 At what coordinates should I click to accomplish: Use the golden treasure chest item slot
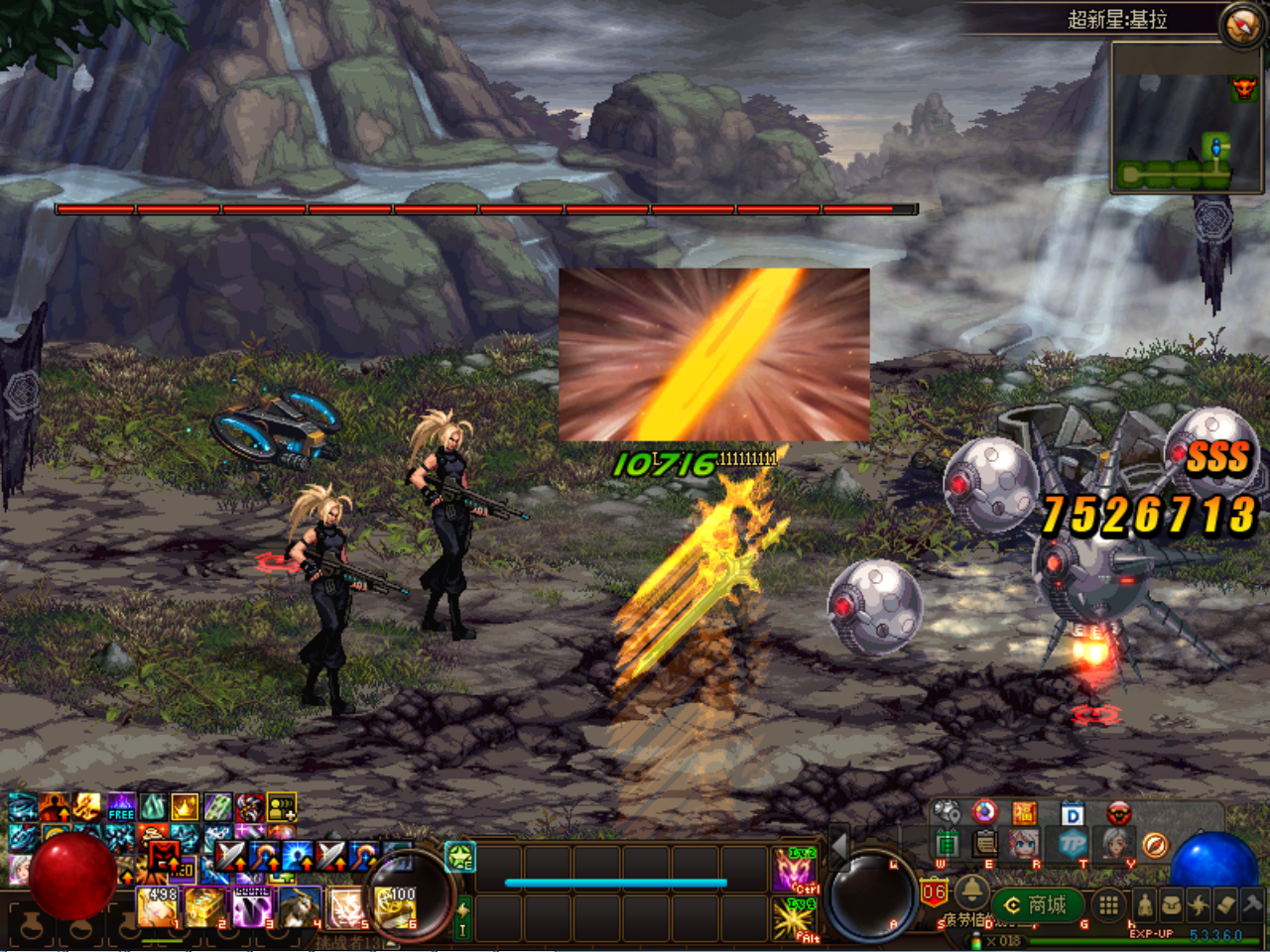(x=203, y=906)
